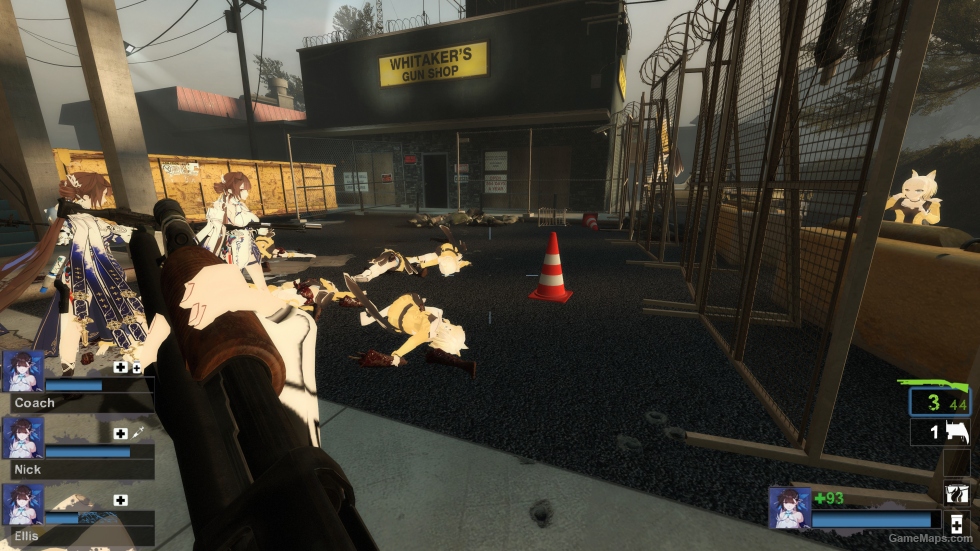Image resolution: width=980 pixels, height=551 pixels.
Task: Select the incendiary ammo pack slot
Action: 956,492
